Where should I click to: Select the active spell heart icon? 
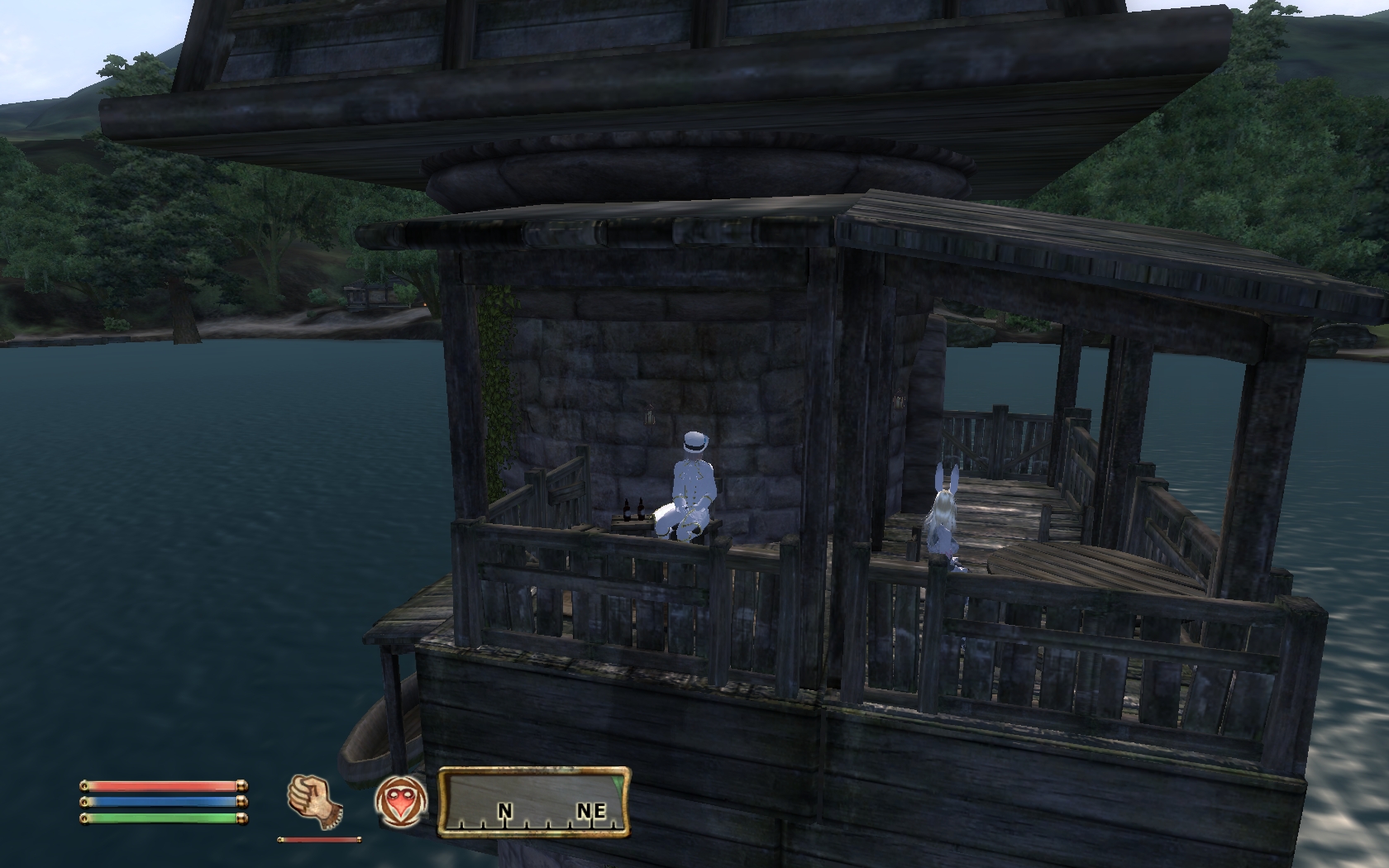click(x=401, y=800)
